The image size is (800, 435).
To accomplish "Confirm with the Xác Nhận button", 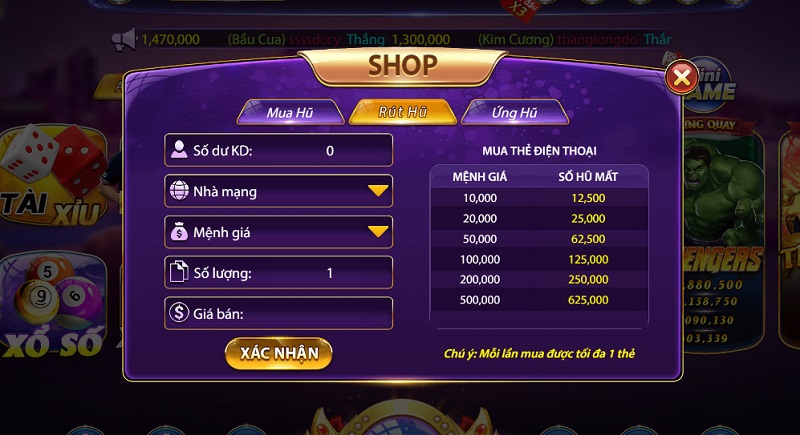I will (x=279, y=353).
